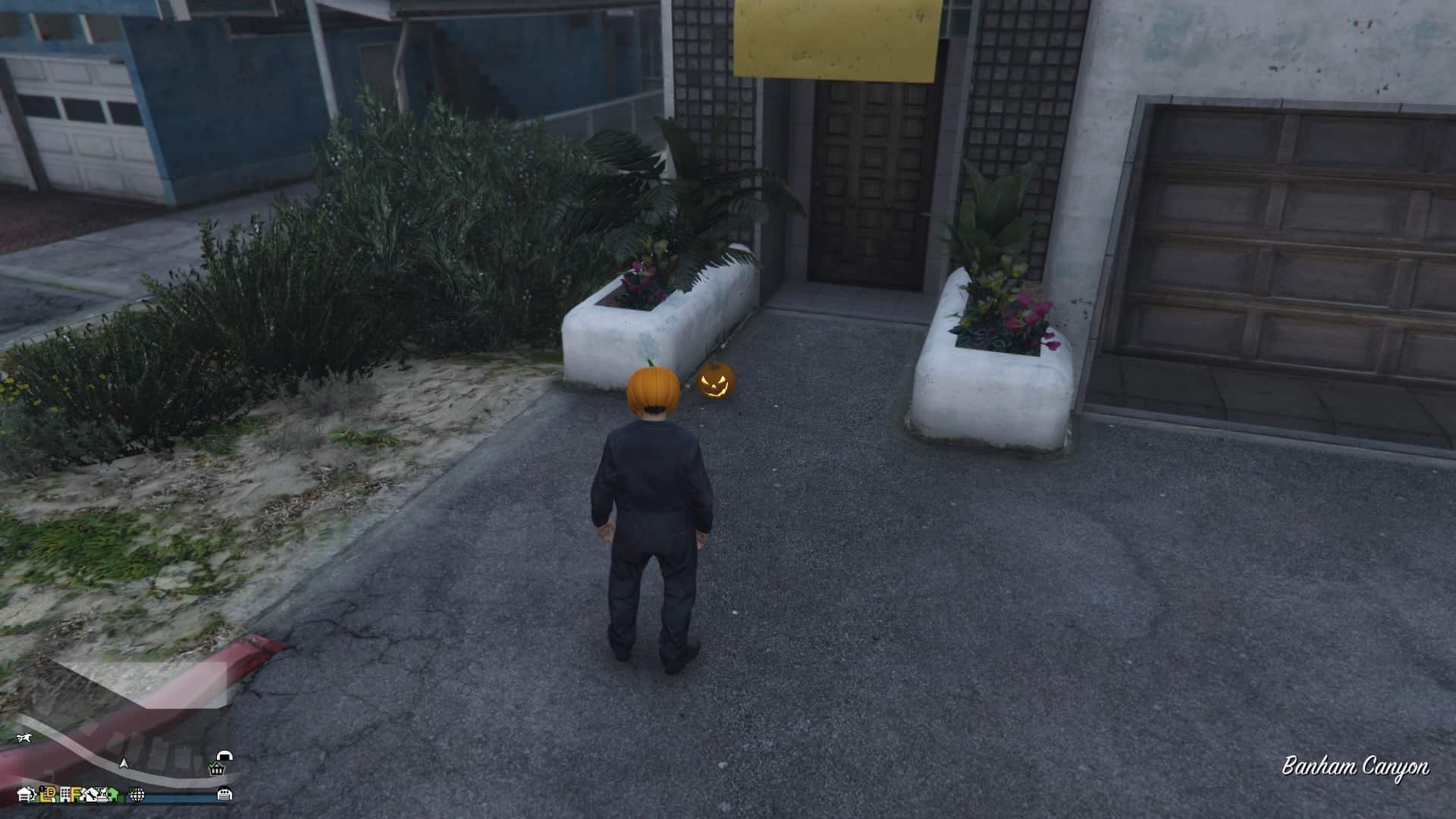Select the white hangar blip on the minimap
The height and width of the screenshot is (819, 1456).
[225, 756]
